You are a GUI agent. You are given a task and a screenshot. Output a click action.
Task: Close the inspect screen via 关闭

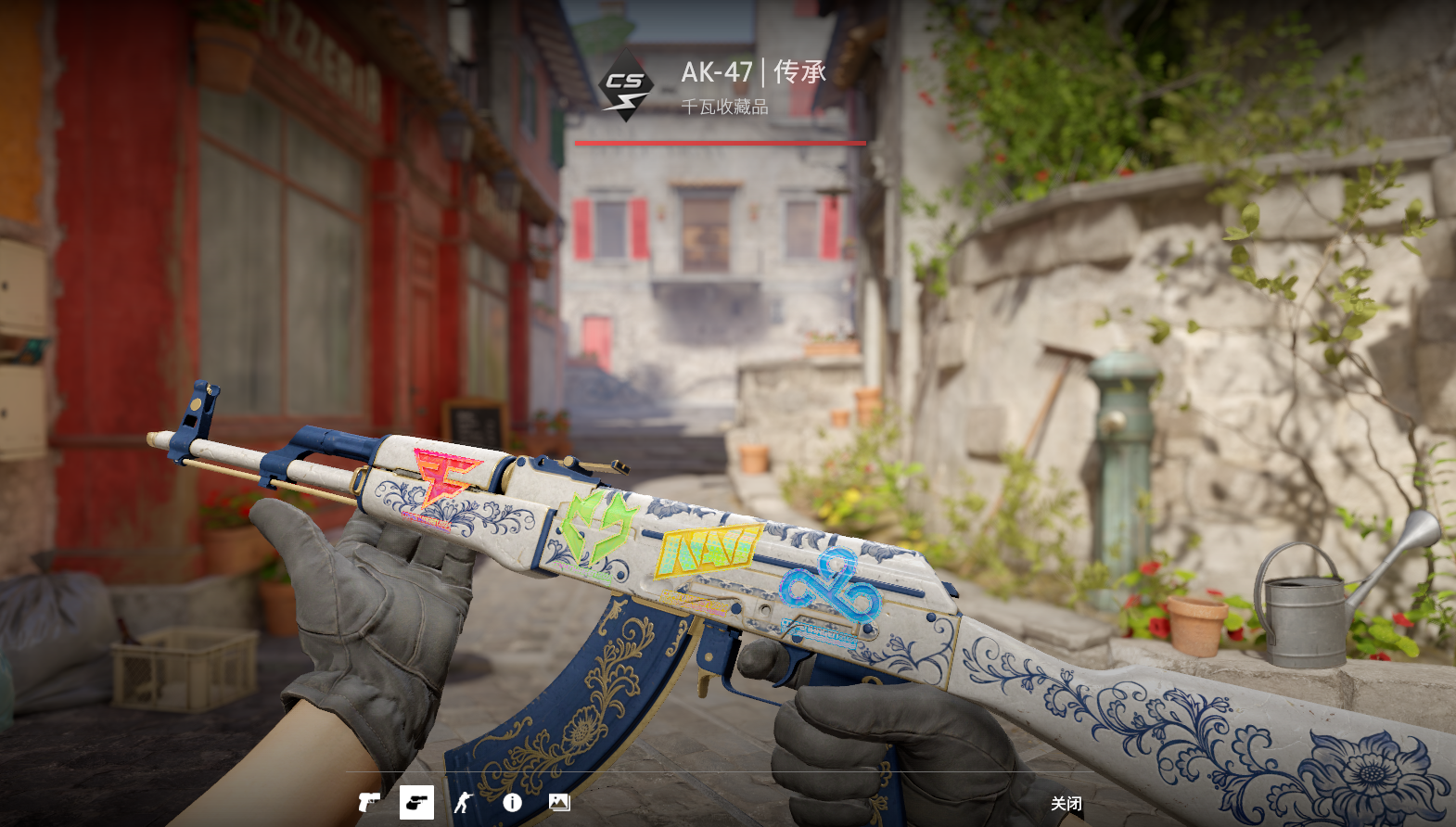[x=1066, y=804]
